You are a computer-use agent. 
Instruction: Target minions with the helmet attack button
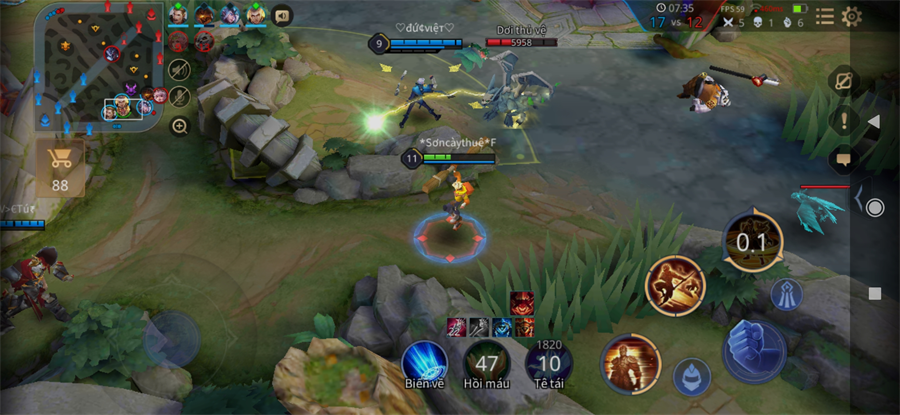click(x=691, y=377)
